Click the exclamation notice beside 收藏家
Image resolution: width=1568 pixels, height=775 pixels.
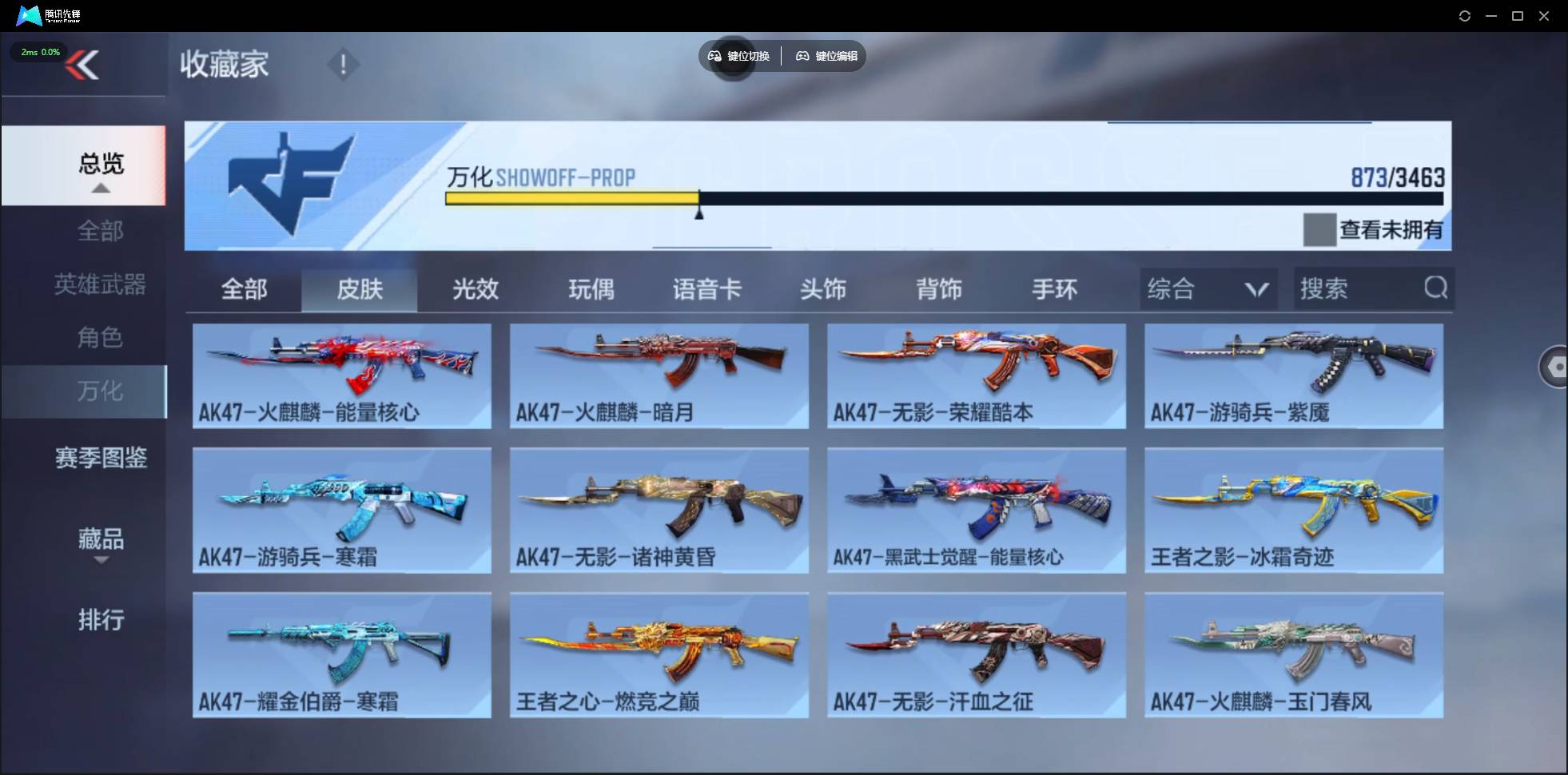(344, 64)
